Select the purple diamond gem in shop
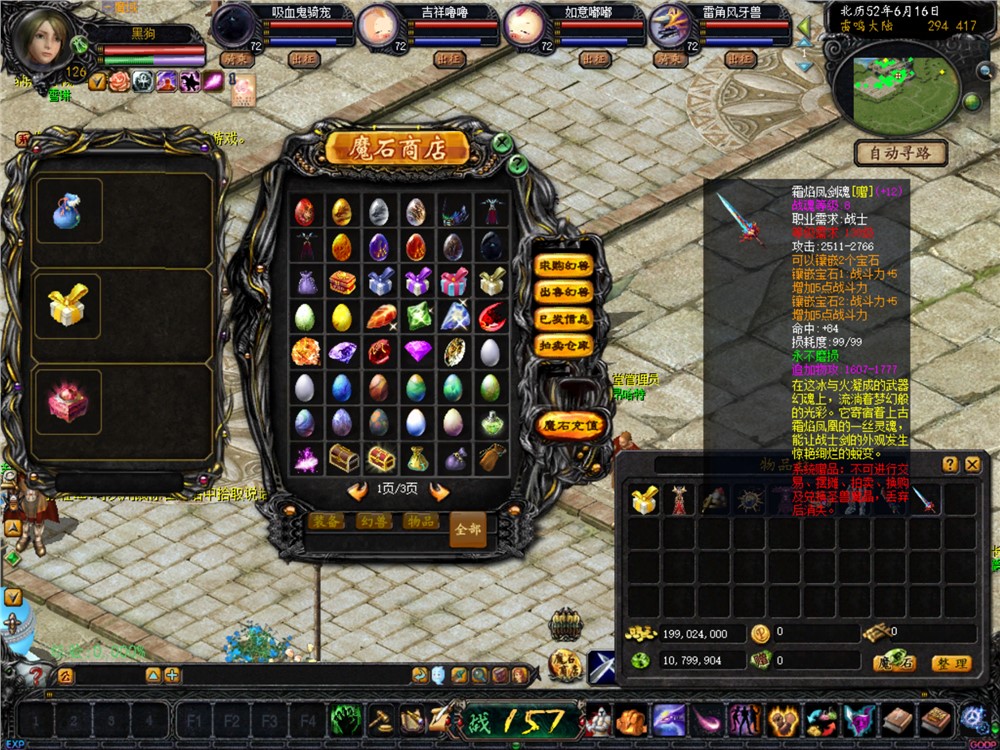Screen dimensions: 1000x750 coord(418,351)
